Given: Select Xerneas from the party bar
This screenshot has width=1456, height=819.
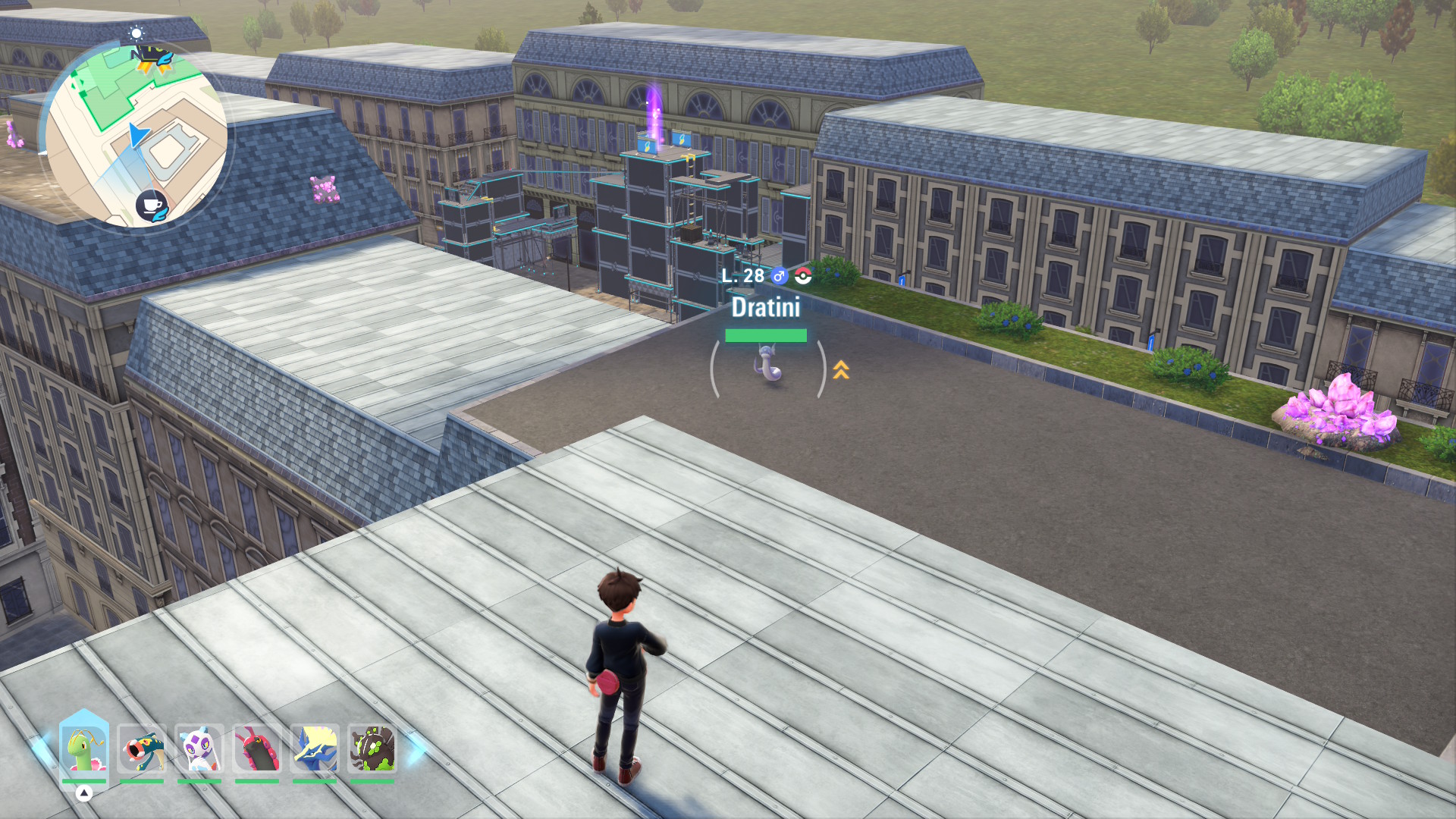Looking at the screenshot, I should coord(315,749).
